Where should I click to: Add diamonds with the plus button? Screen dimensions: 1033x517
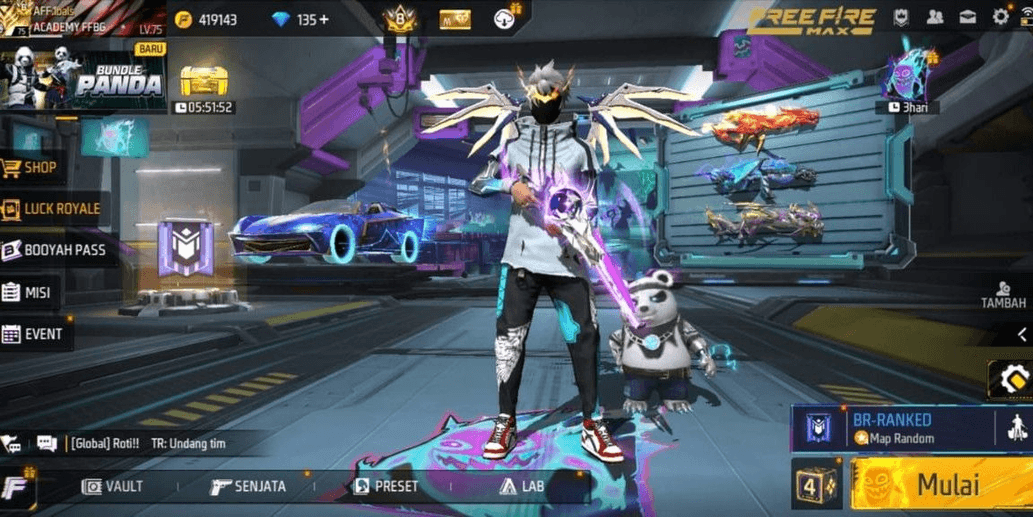(324, 19)
